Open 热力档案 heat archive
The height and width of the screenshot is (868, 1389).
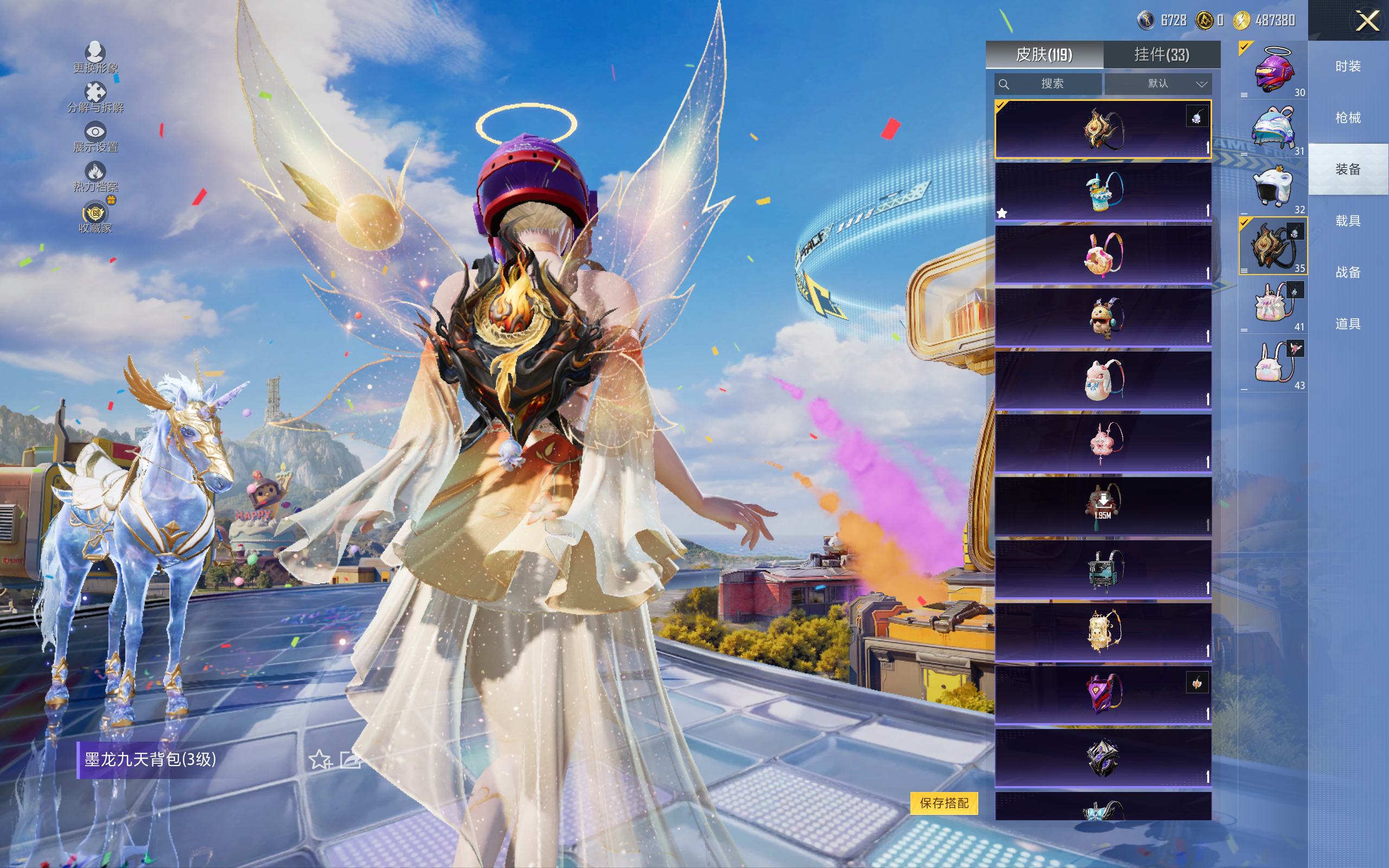[95, 176]
